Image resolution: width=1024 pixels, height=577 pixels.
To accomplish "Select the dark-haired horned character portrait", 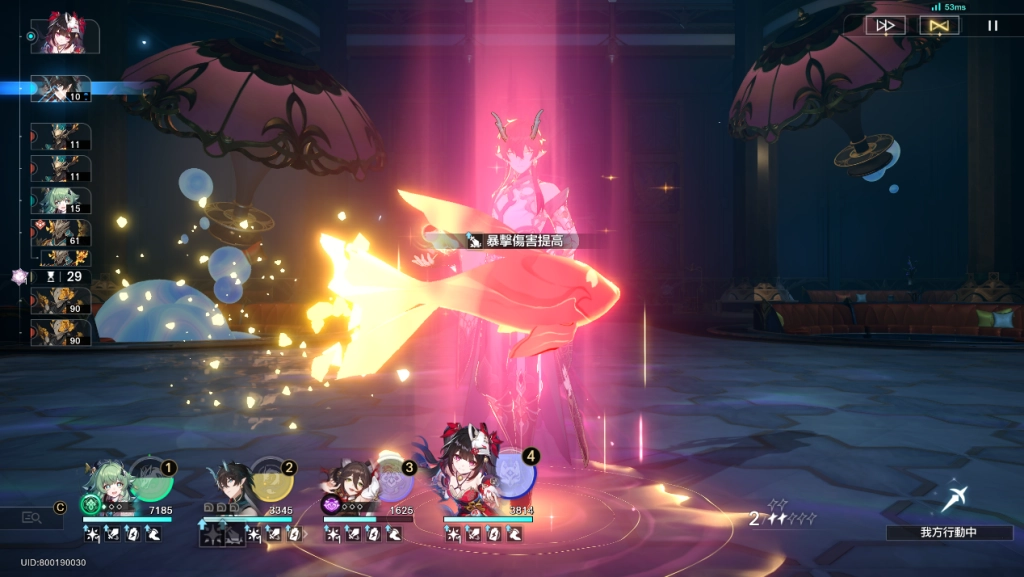I will pyautogui.click(x=232, y=483).
